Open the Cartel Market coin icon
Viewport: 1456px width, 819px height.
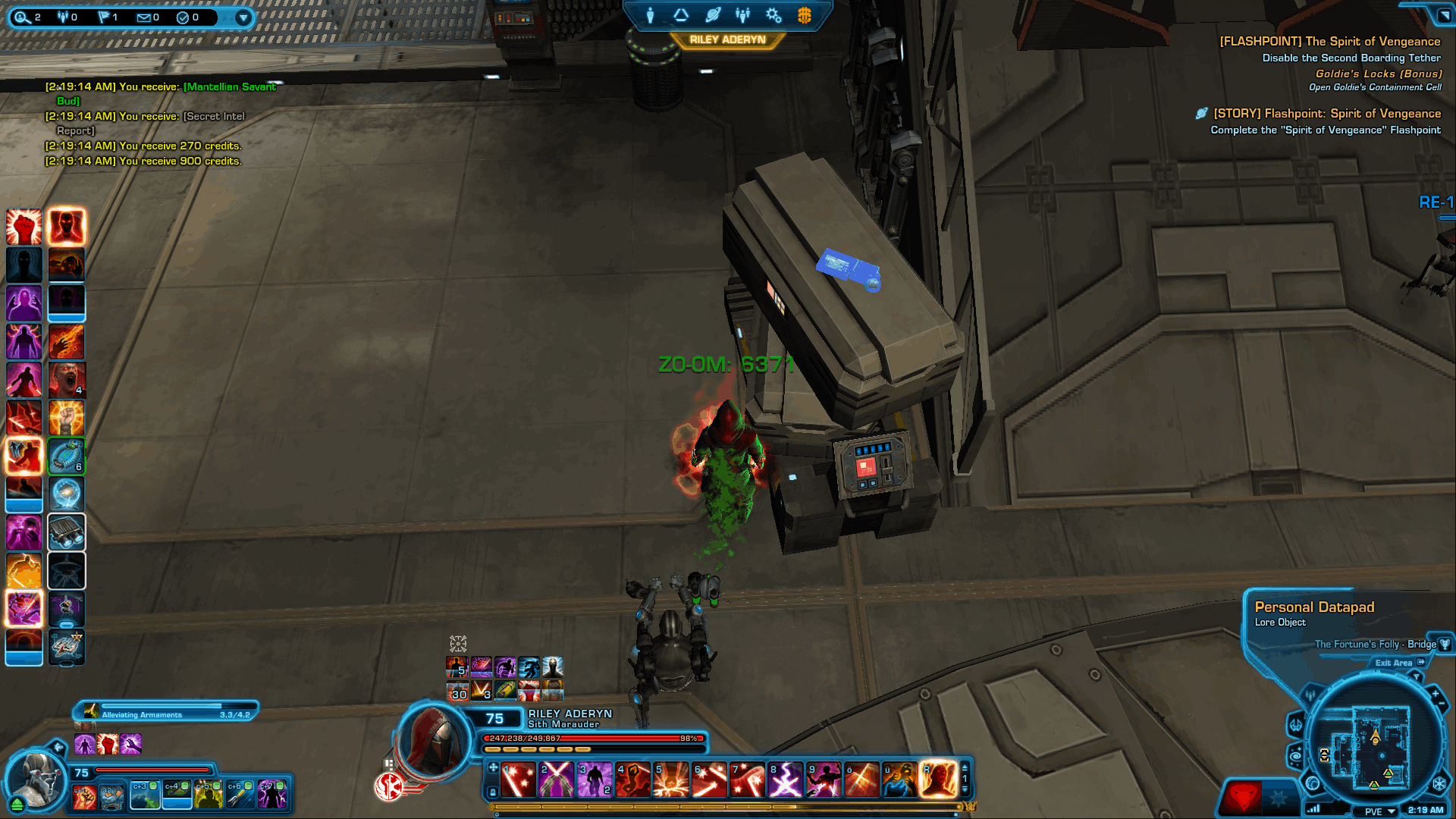pyautogui.click(x=805, y=15)
